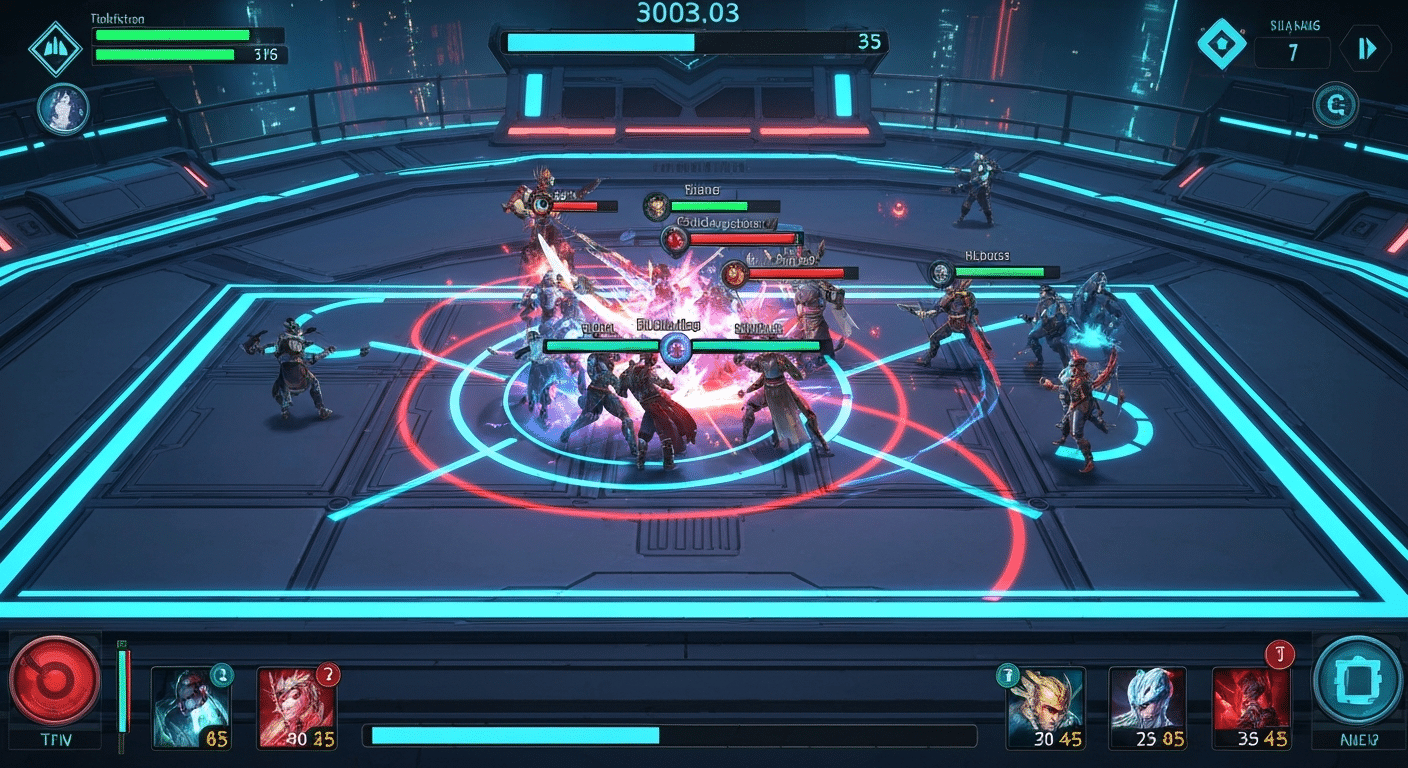Viewport: 1408px width, 768px height.
Task: Open the circular character portrait below the player HP bars
Action: click(x=63, y=107)
